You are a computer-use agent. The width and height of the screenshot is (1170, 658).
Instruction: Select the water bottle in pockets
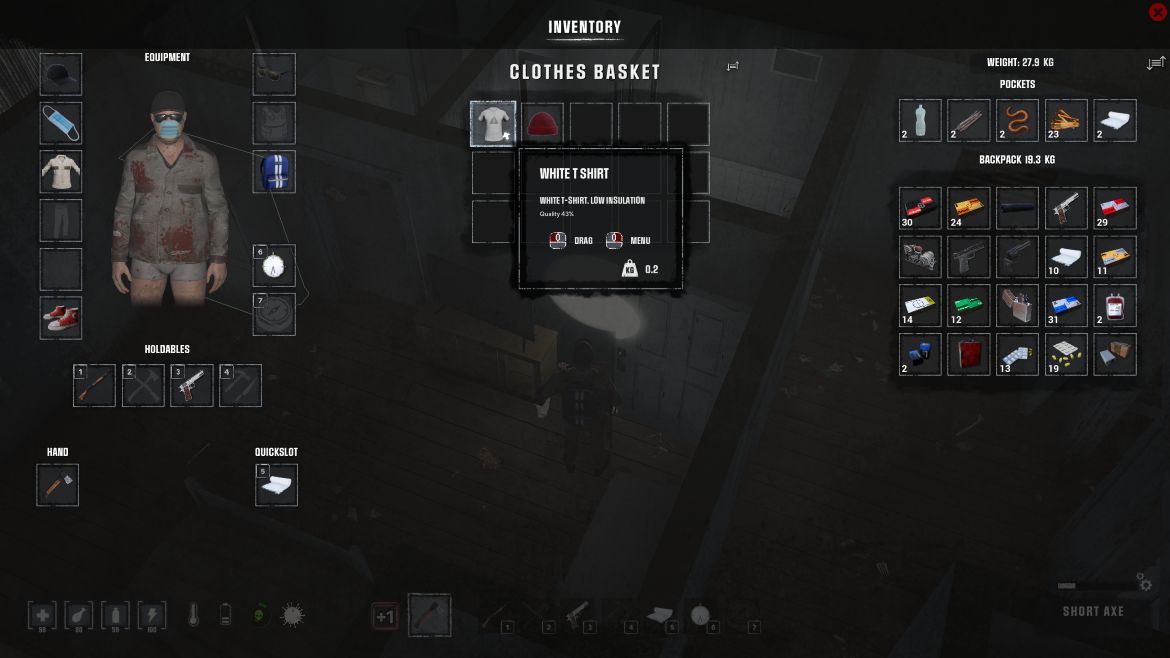920,120
